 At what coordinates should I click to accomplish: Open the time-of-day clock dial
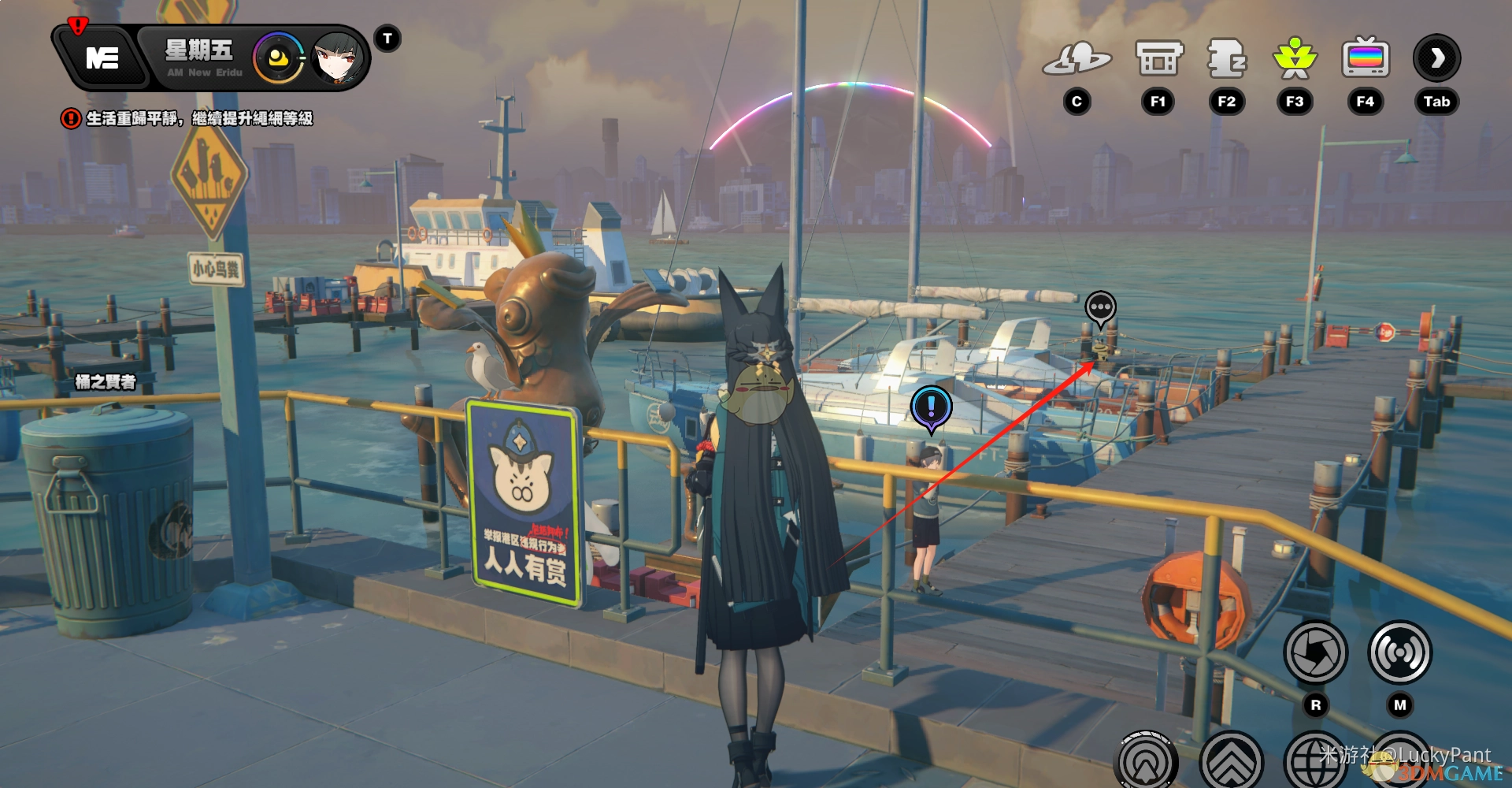click(277, 58)
